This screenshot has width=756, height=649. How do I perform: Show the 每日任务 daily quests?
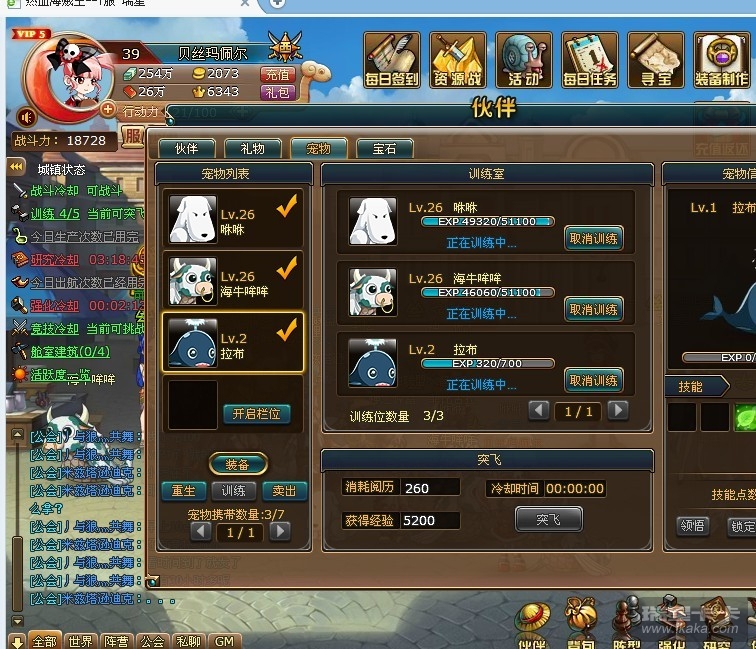coord(590,59)
